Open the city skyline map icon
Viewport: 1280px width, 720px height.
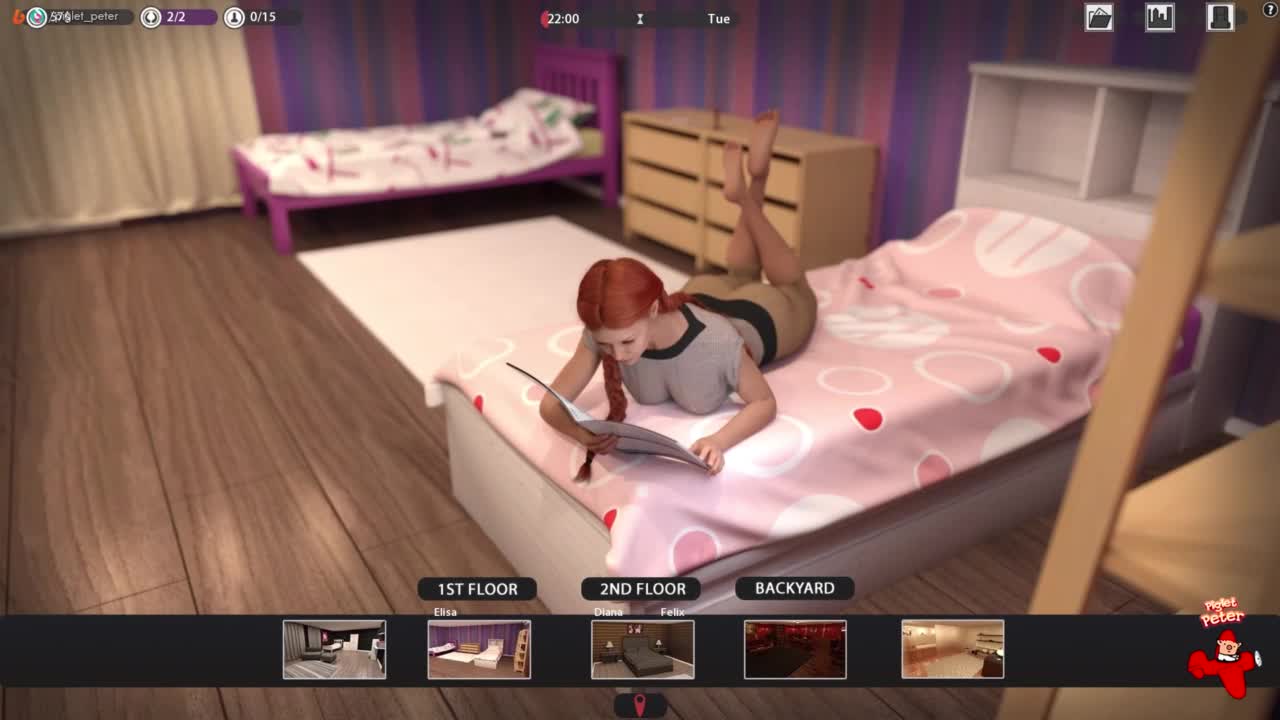(x=1160, y=18)
